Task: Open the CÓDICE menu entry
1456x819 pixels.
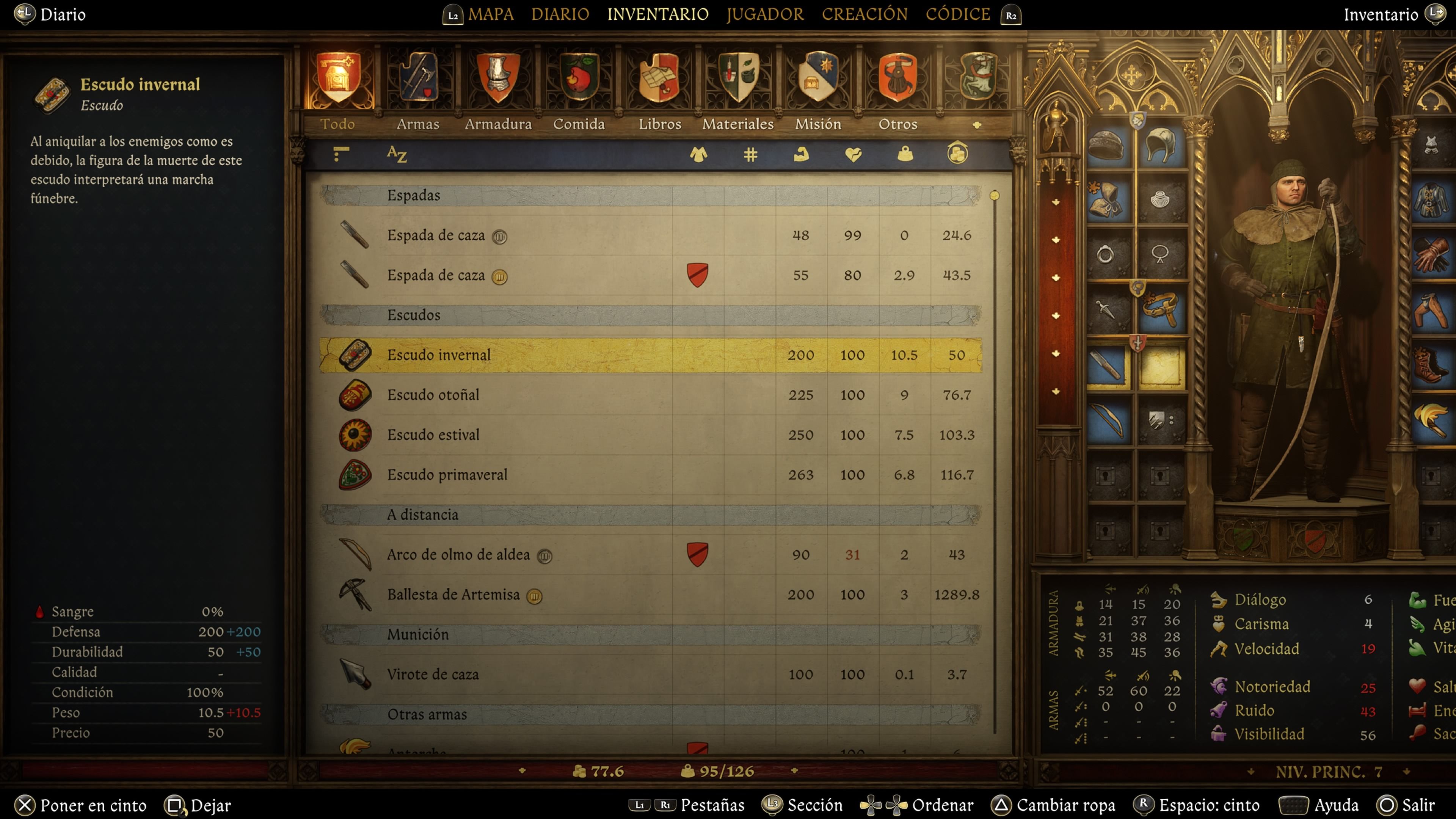Action: (957, 14)
